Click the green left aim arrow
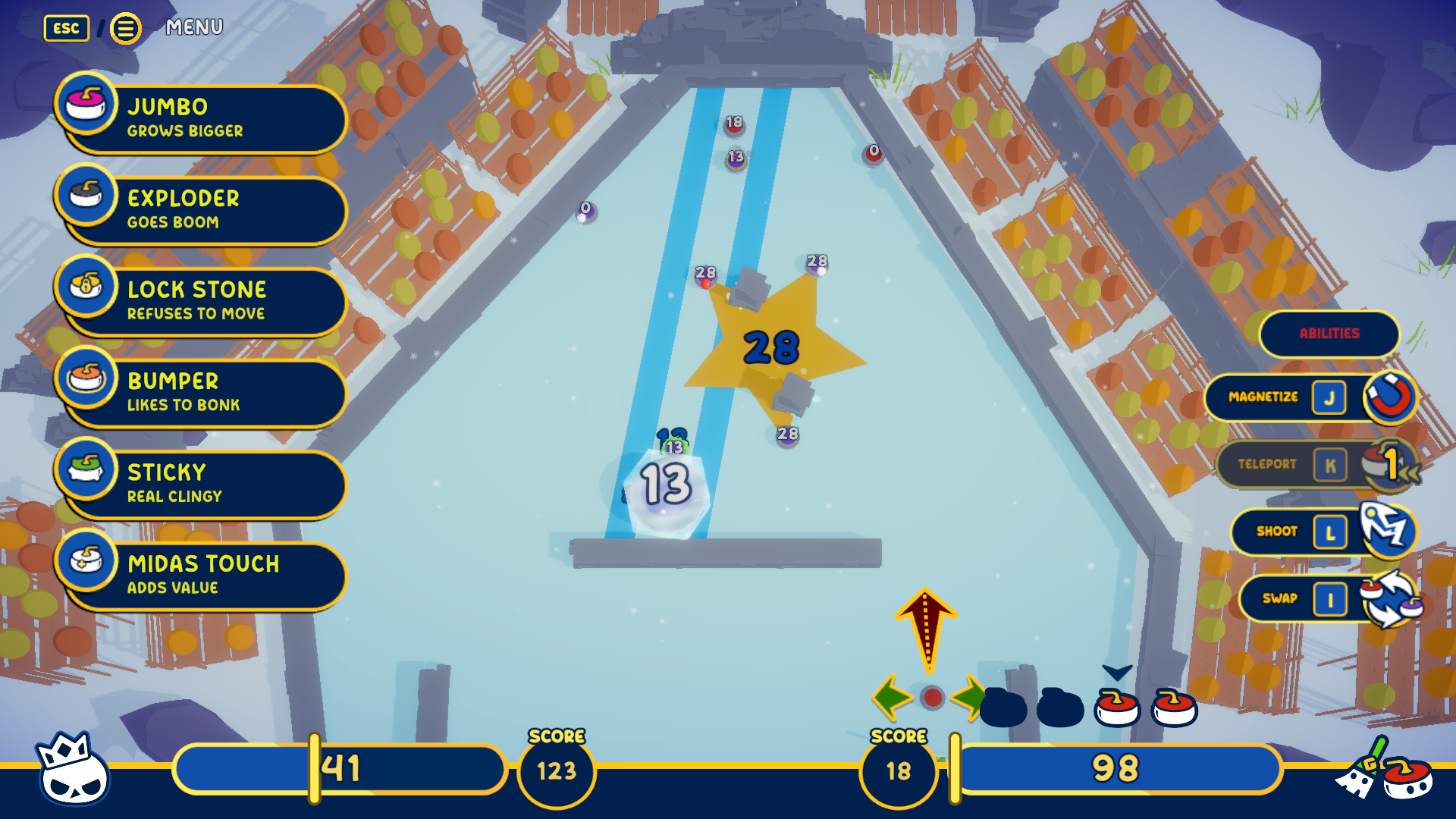 click(x=891, y=697)
